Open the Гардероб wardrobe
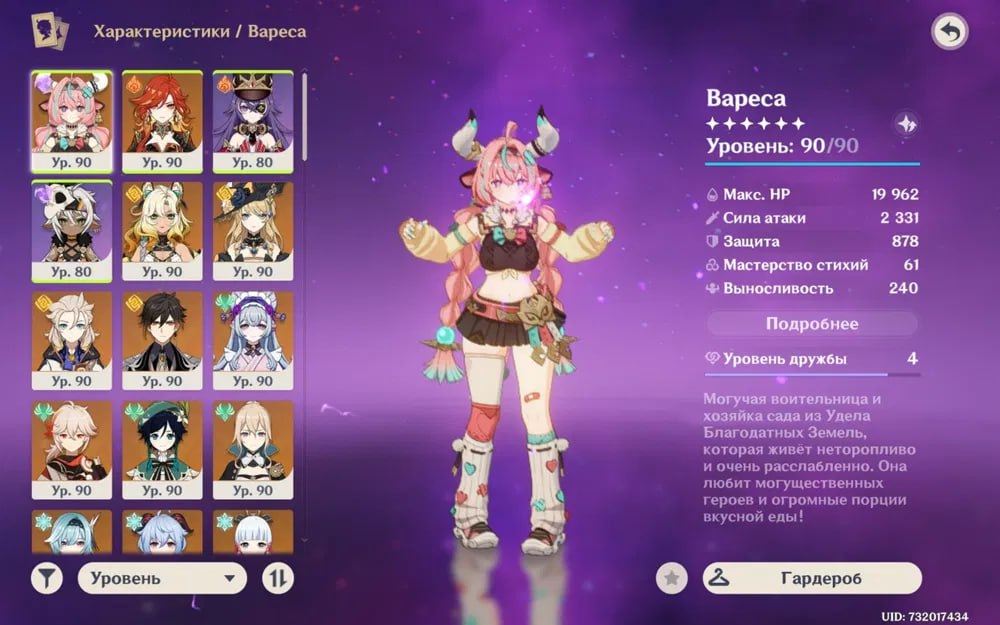This screenshot has width=1000, height=625. coord(812,578)
